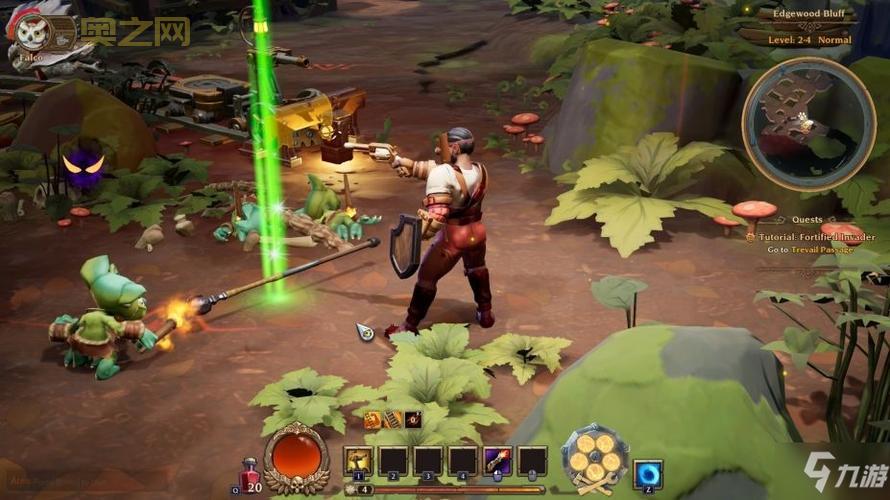Activate the fiery staff skill slot
The width and height of the screenshot is (890, 500).
tap(497, 461)
